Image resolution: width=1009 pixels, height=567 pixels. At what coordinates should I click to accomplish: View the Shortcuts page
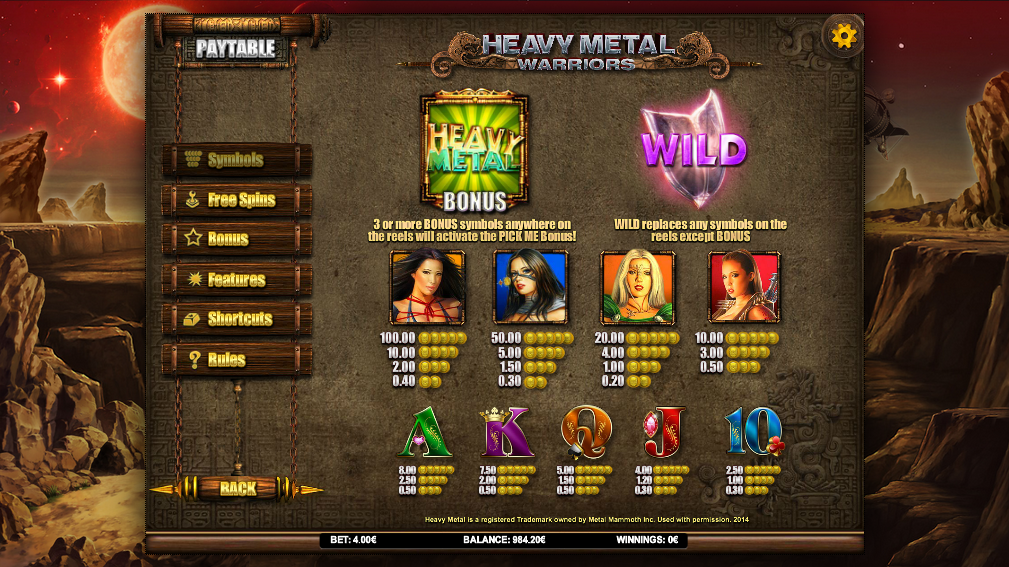tap(237, 319)
